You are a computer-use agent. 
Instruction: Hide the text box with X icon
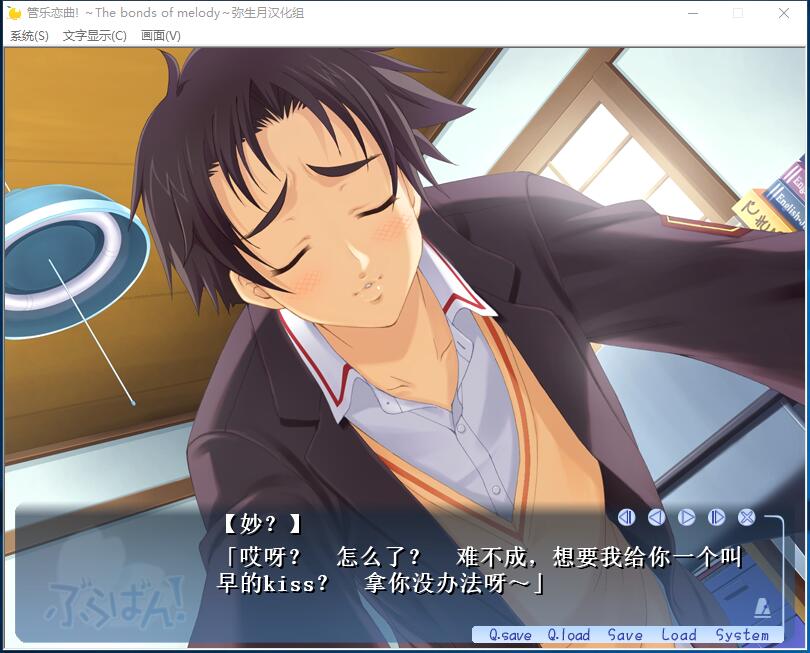pyautogui.click(x=746, y=517)
